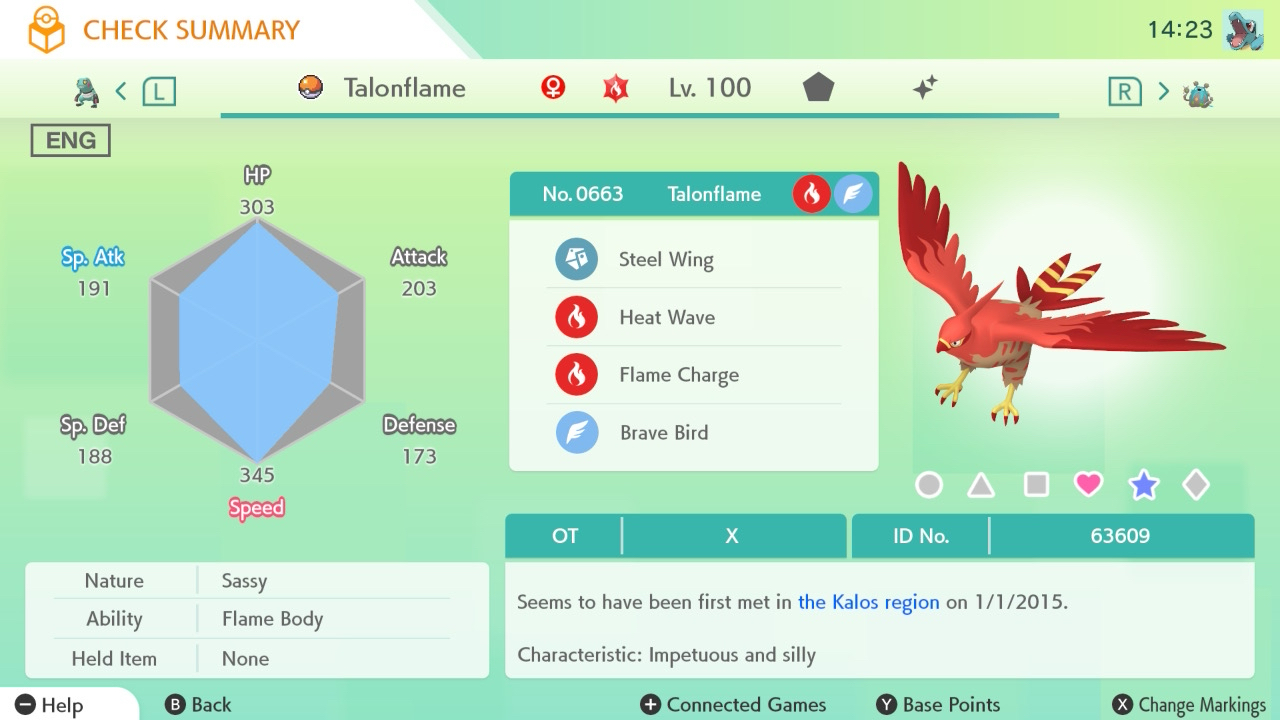This screenshot has width=1280, height=720.
Task: Toggle the pink heart marking
Action: click(x=1088, y=486)
